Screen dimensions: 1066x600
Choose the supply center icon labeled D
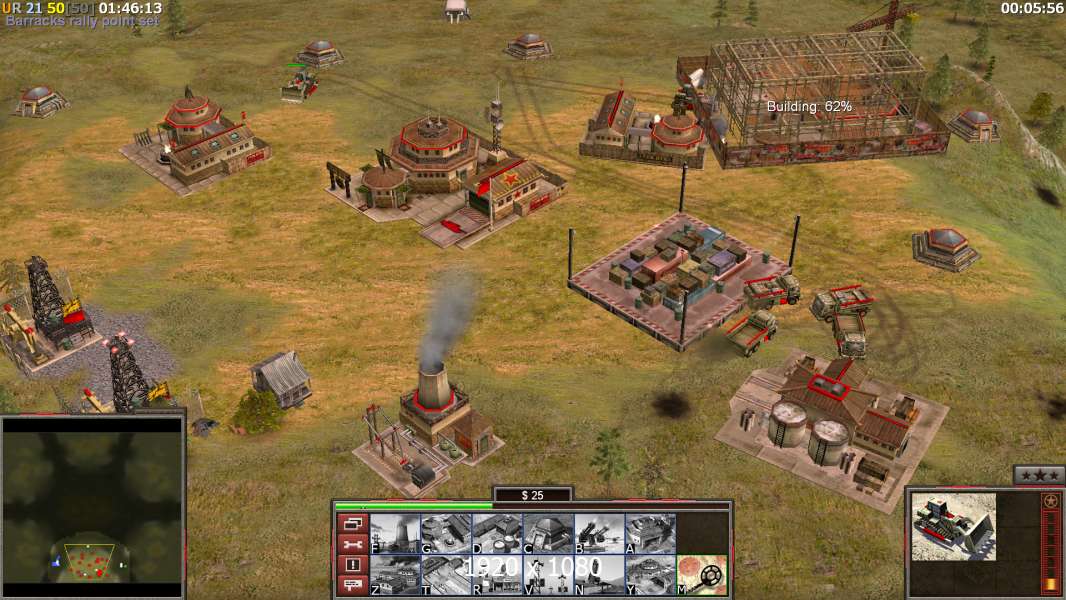click(x=497, y=534)
